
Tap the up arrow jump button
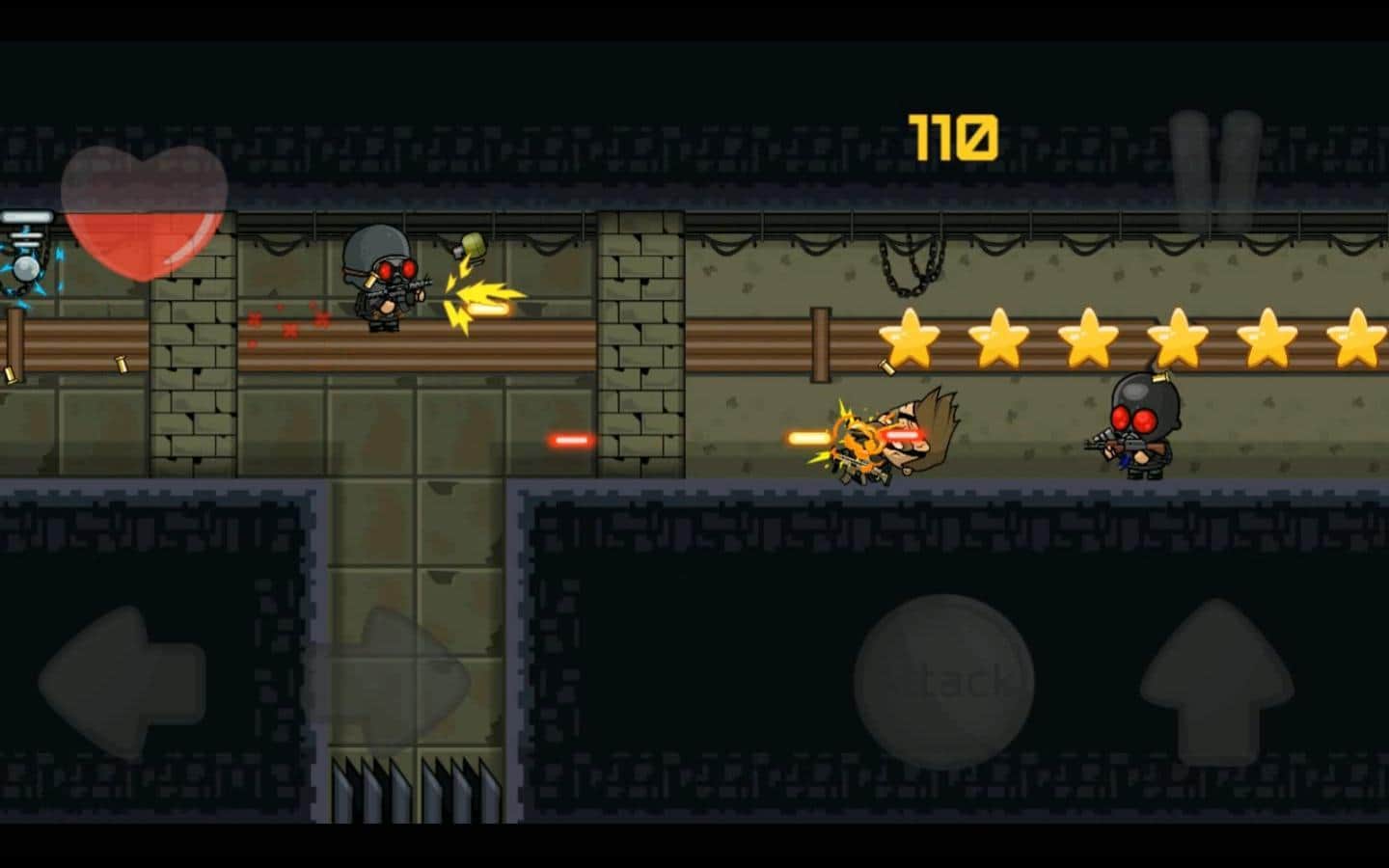coord(1216,682)
